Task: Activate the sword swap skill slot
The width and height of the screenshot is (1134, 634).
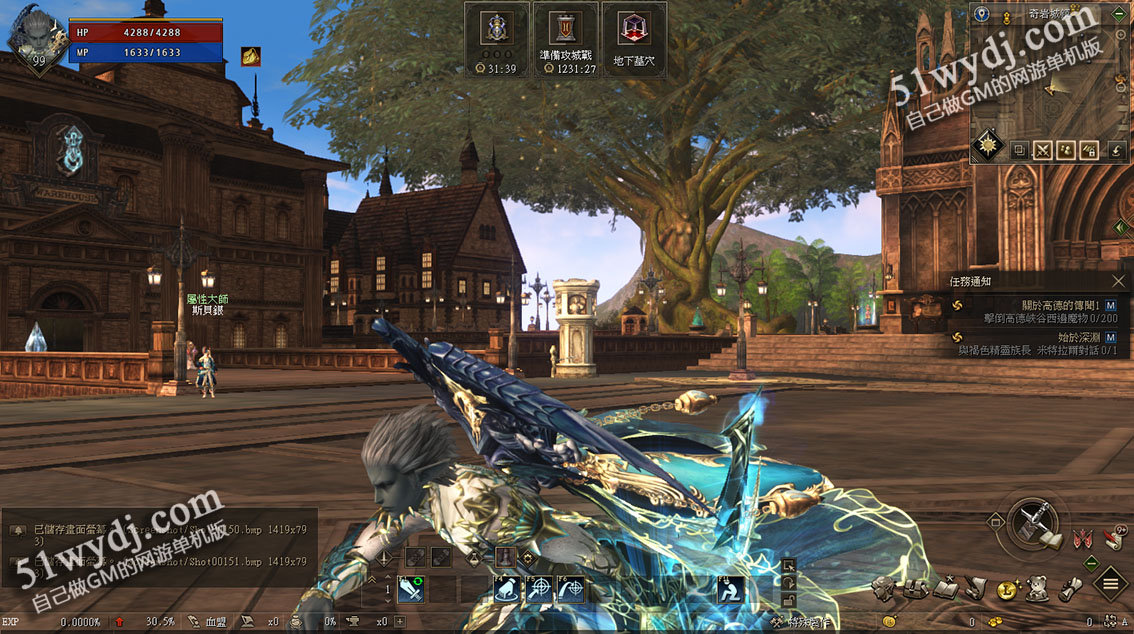Action: pyautogui.click(x=411, y=590)
